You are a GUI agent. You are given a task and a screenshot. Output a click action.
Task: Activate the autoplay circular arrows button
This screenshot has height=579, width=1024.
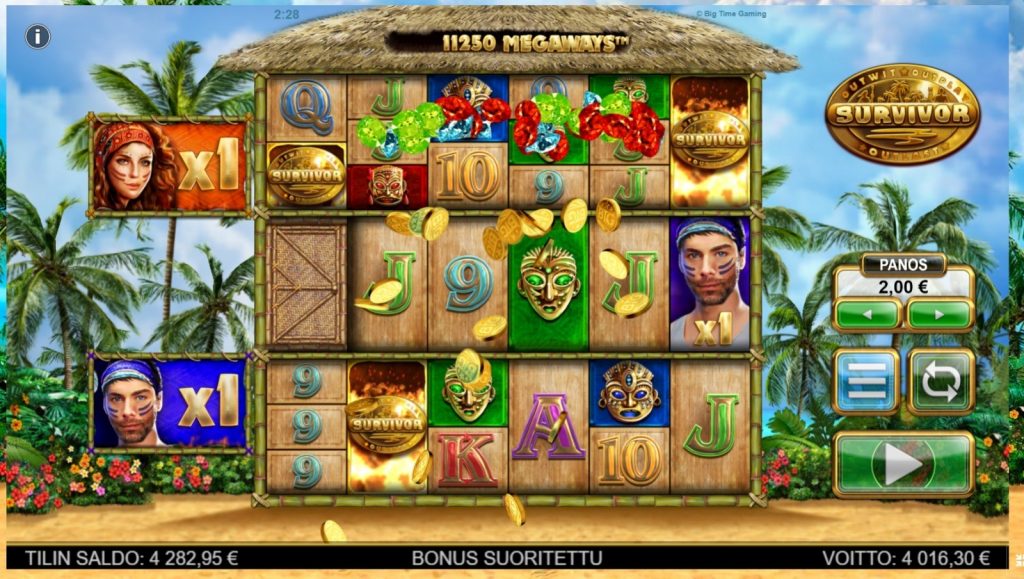coord(940,381)
